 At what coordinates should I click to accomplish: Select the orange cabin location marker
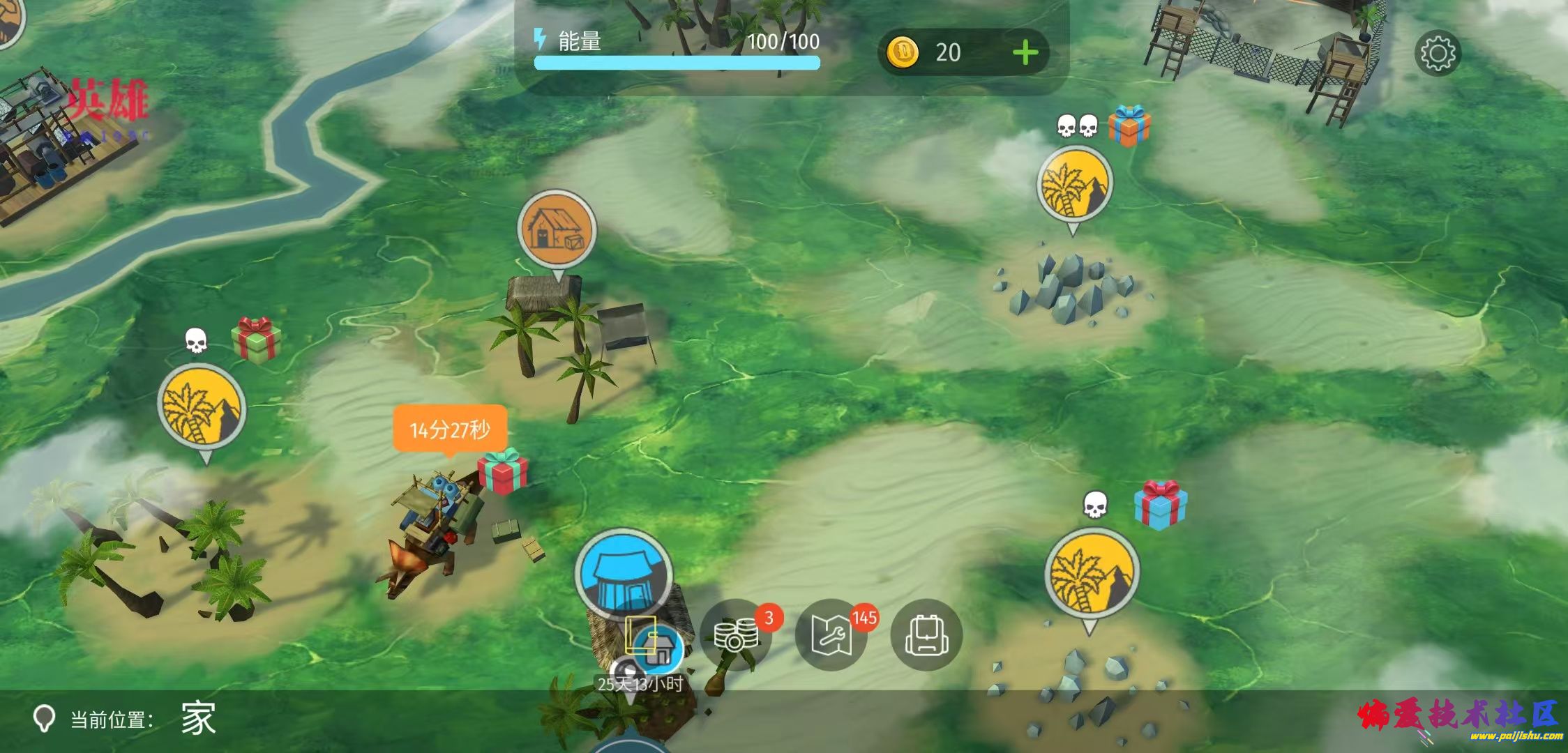pos(557,231)
